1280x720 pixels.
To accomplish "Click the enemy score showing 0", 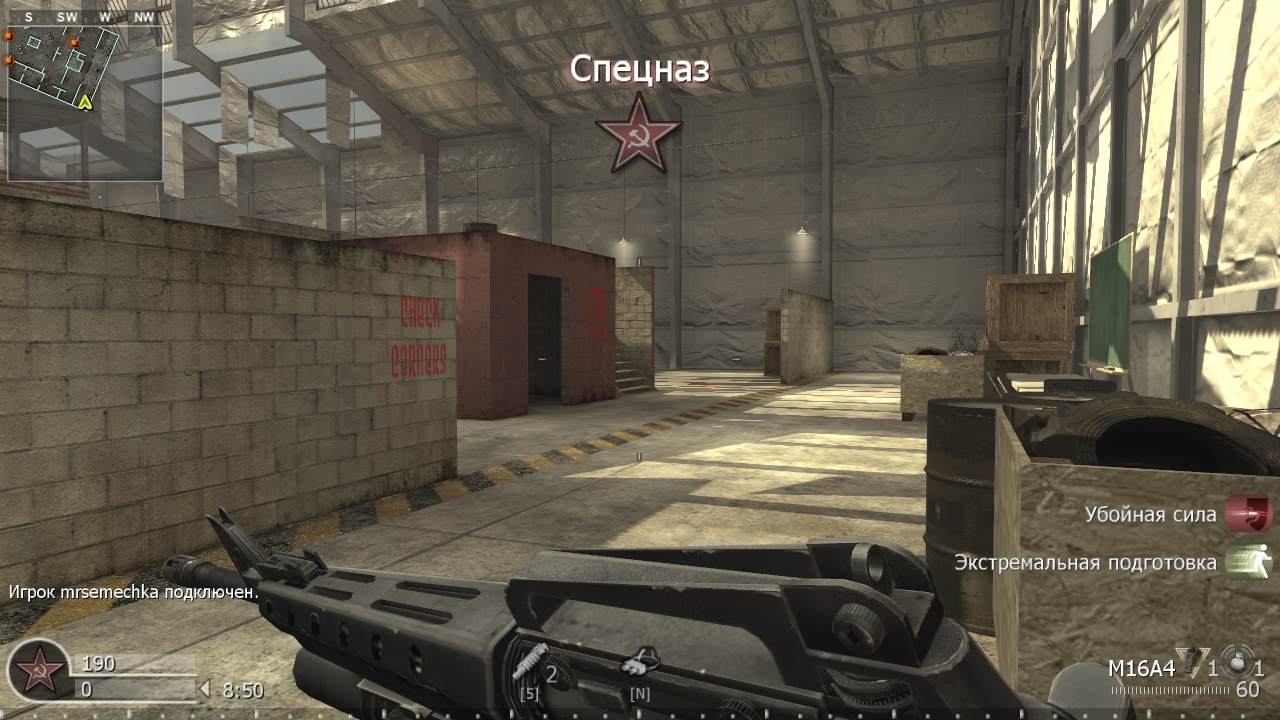I will pos(87,687).
